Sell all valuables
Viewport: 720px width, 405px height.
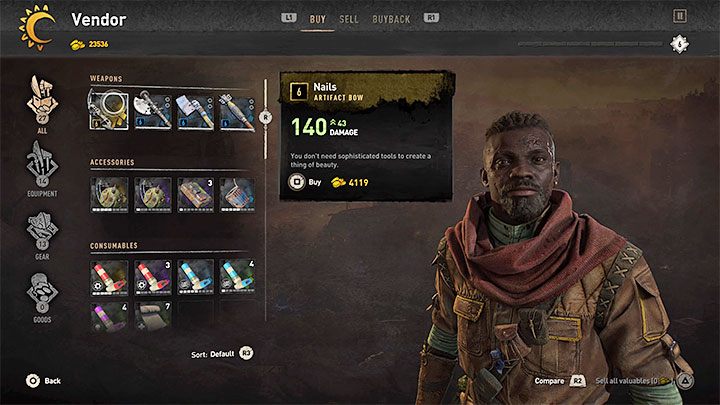click(640, 381)
